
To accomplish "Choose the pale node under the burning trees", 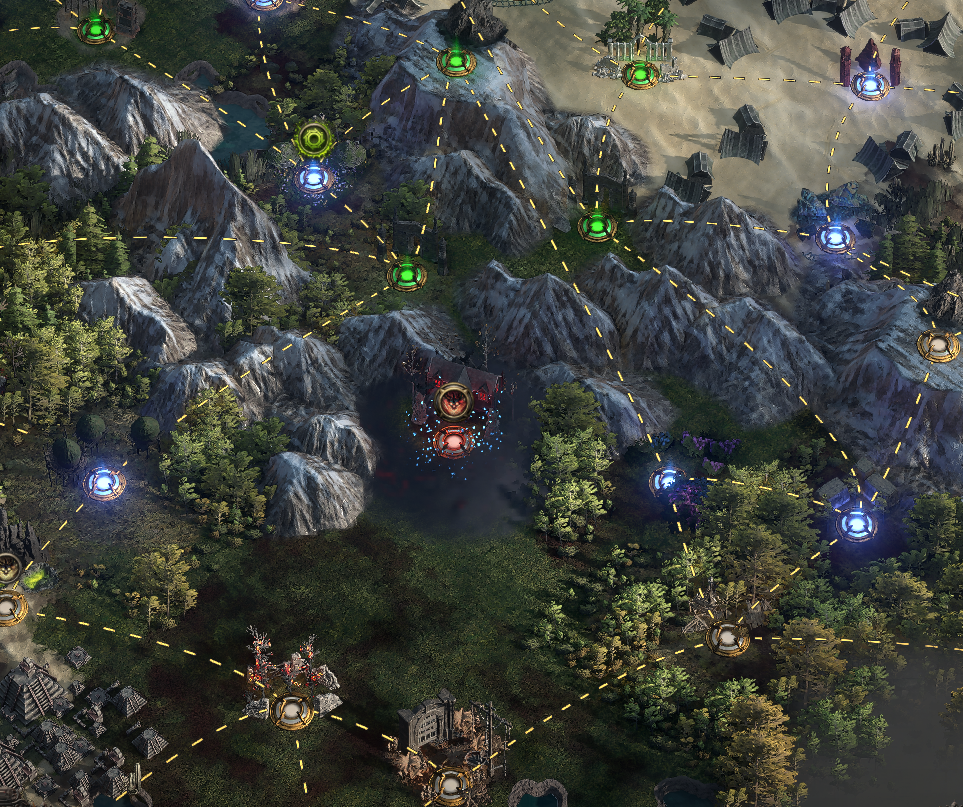I will [291, 710].
